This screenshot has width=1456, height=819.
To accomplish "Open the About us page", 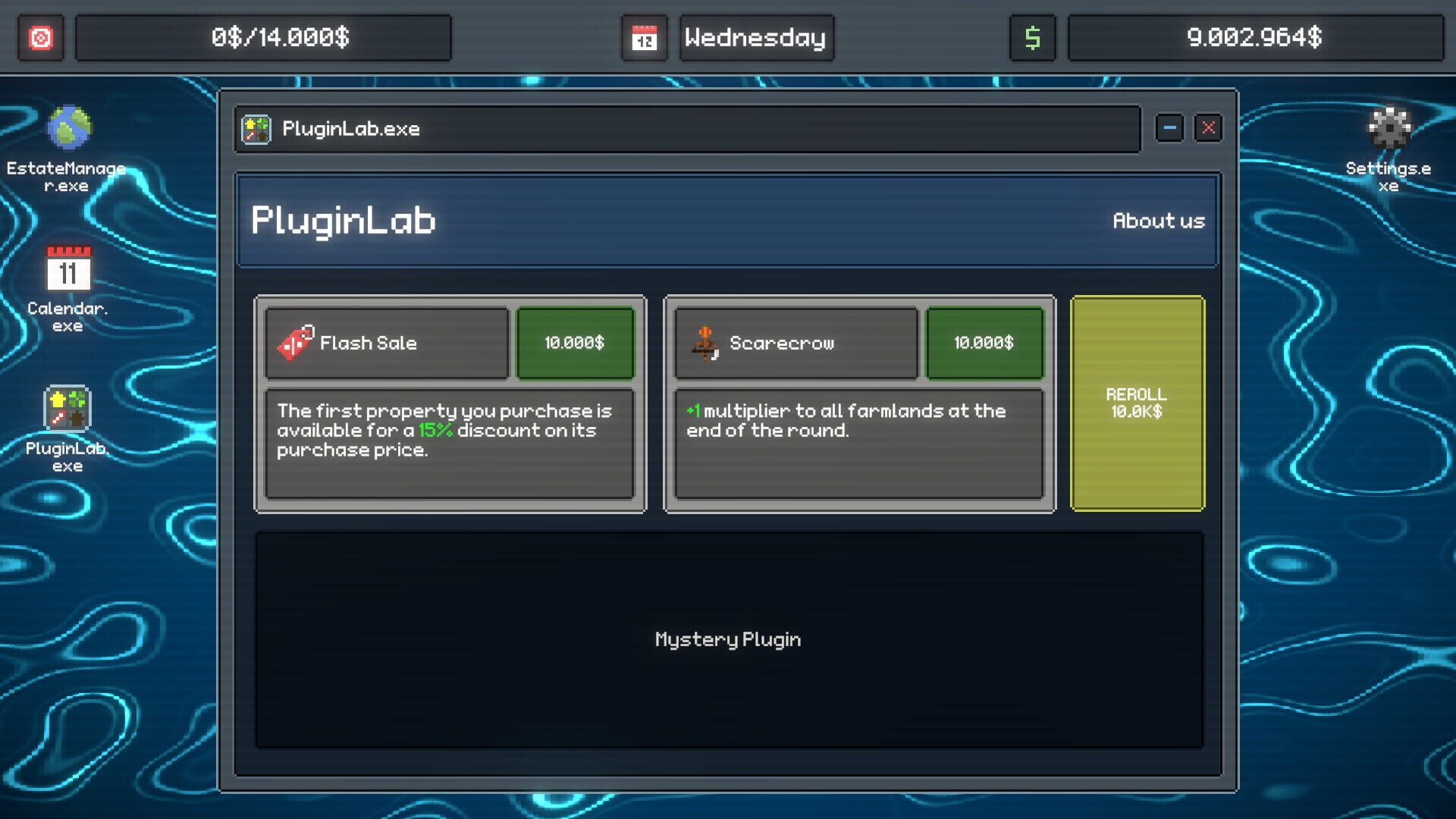I will coord(1159,221).
